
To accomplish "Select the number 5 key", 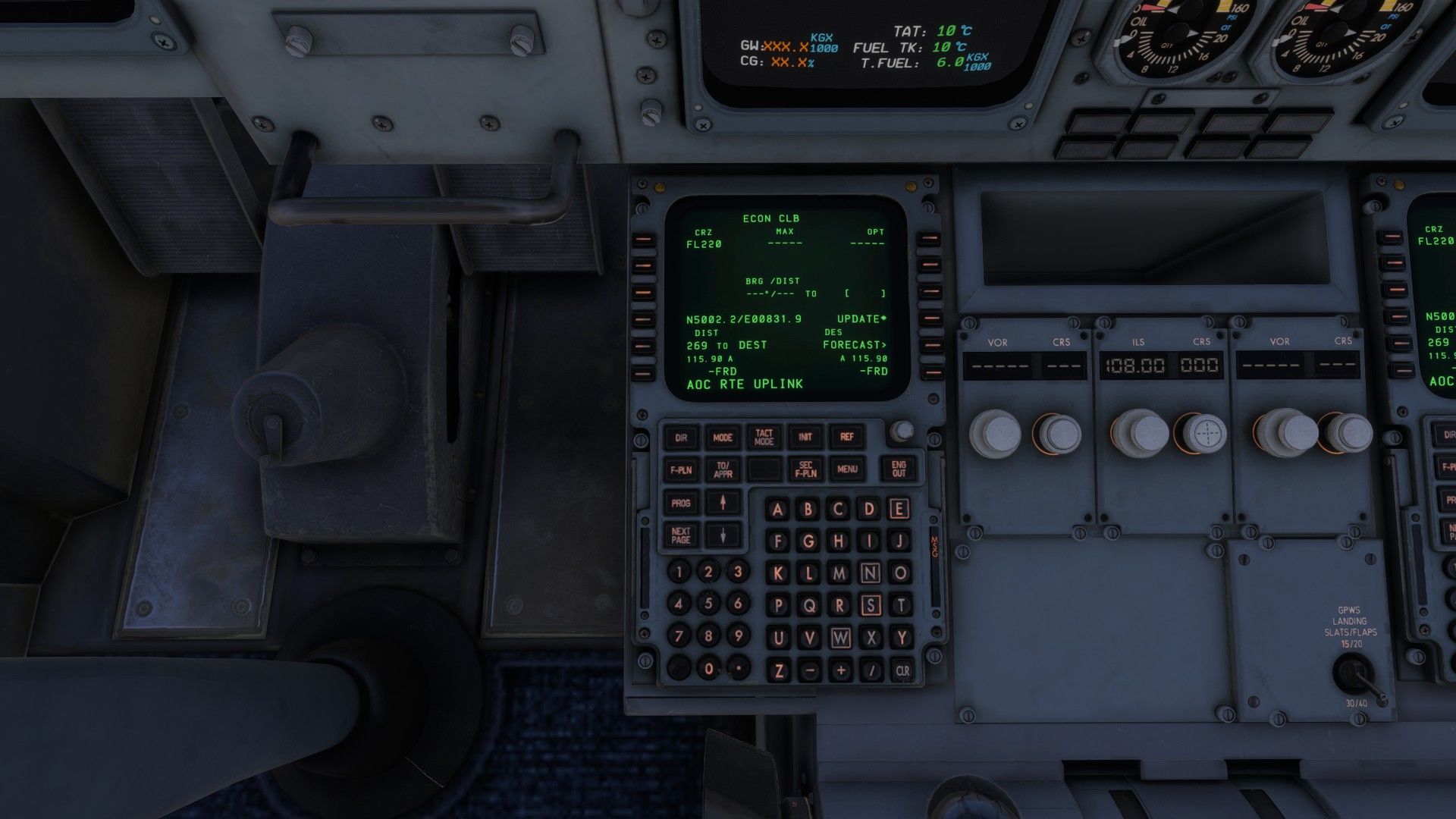I will 708,604.
